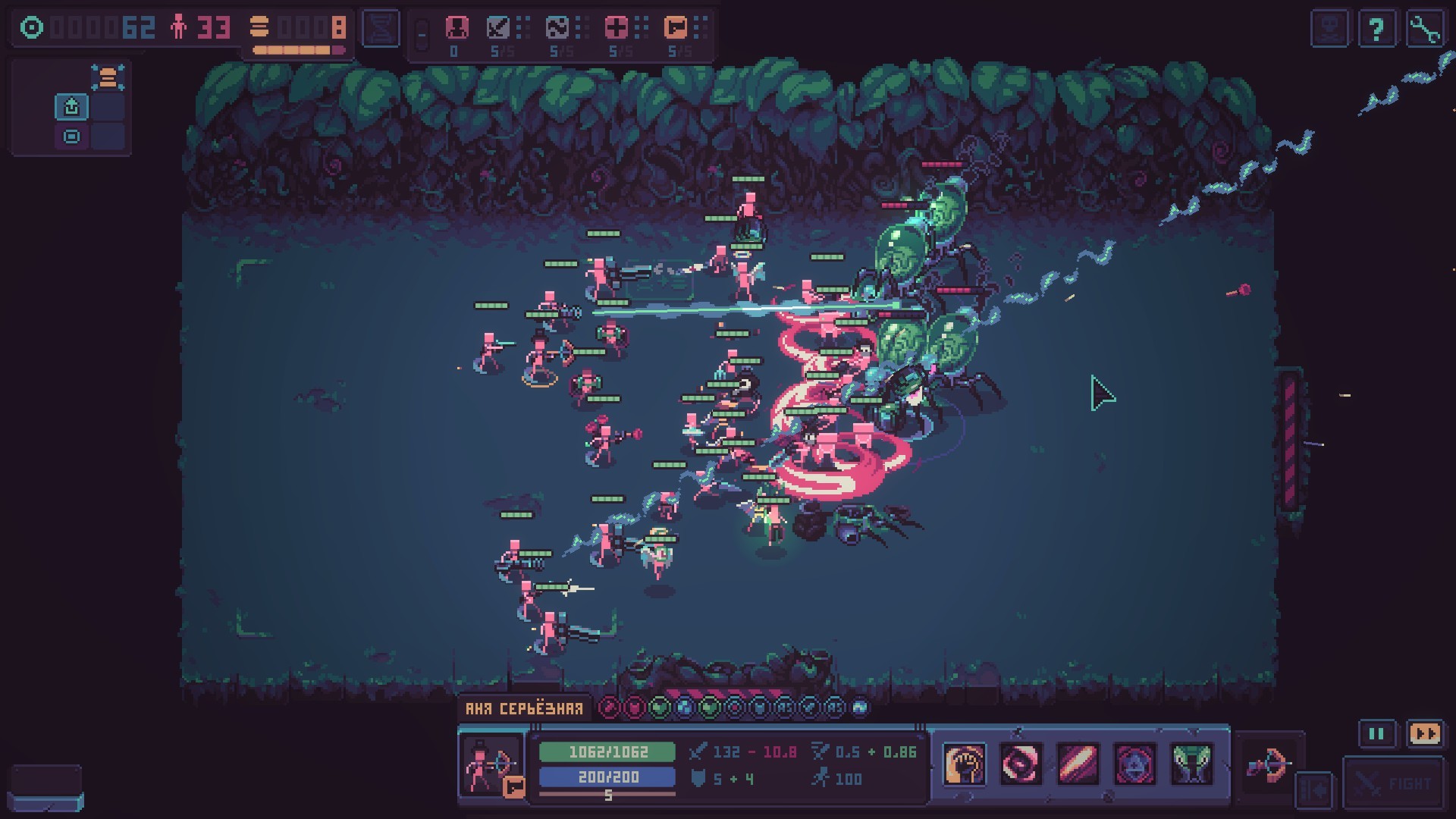The height and width of the screenshot is (819, 1456).
Task: Activate the green snake ability
Action: pyautogui.click(x=1191, y=764)
